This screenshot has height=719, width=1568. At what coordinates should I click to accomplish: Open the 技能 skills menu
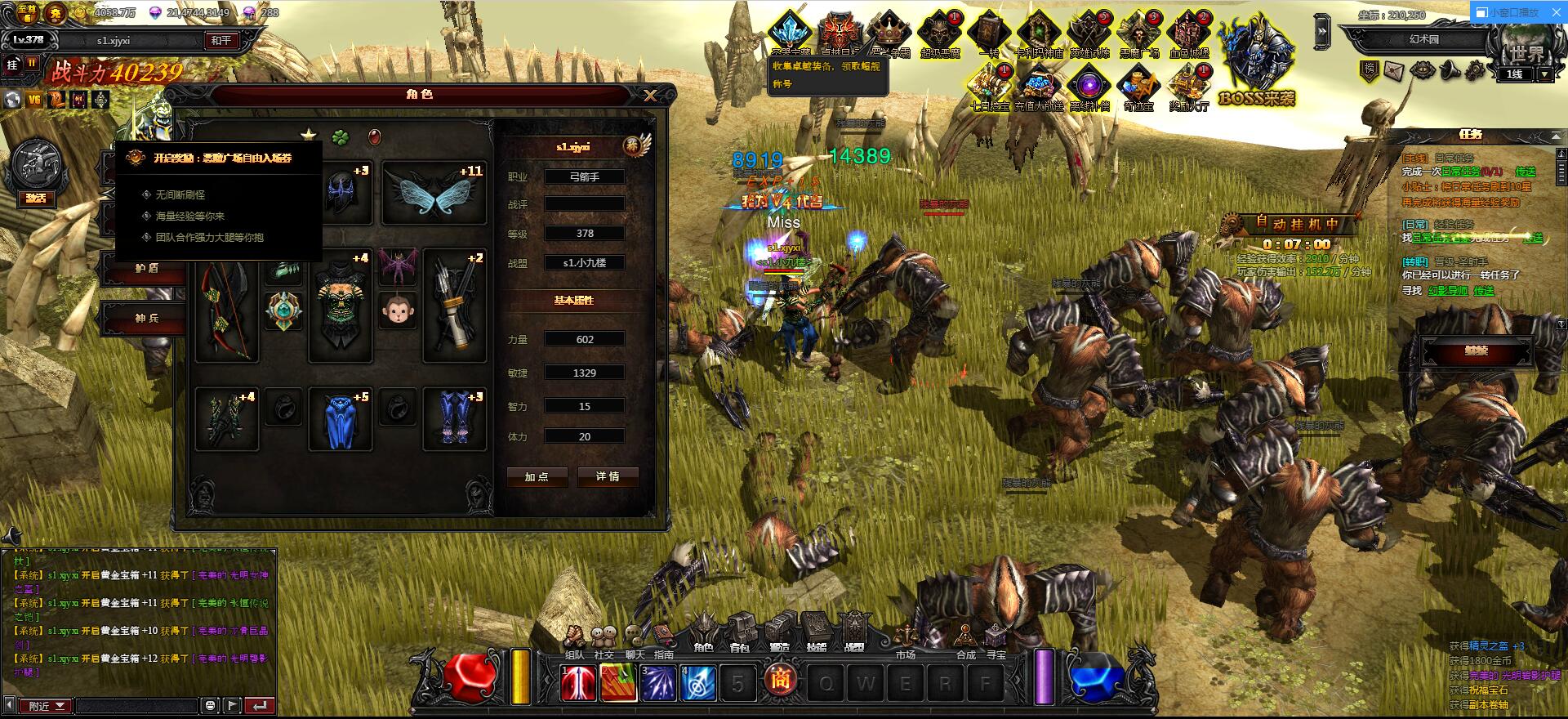click(817, 634)
